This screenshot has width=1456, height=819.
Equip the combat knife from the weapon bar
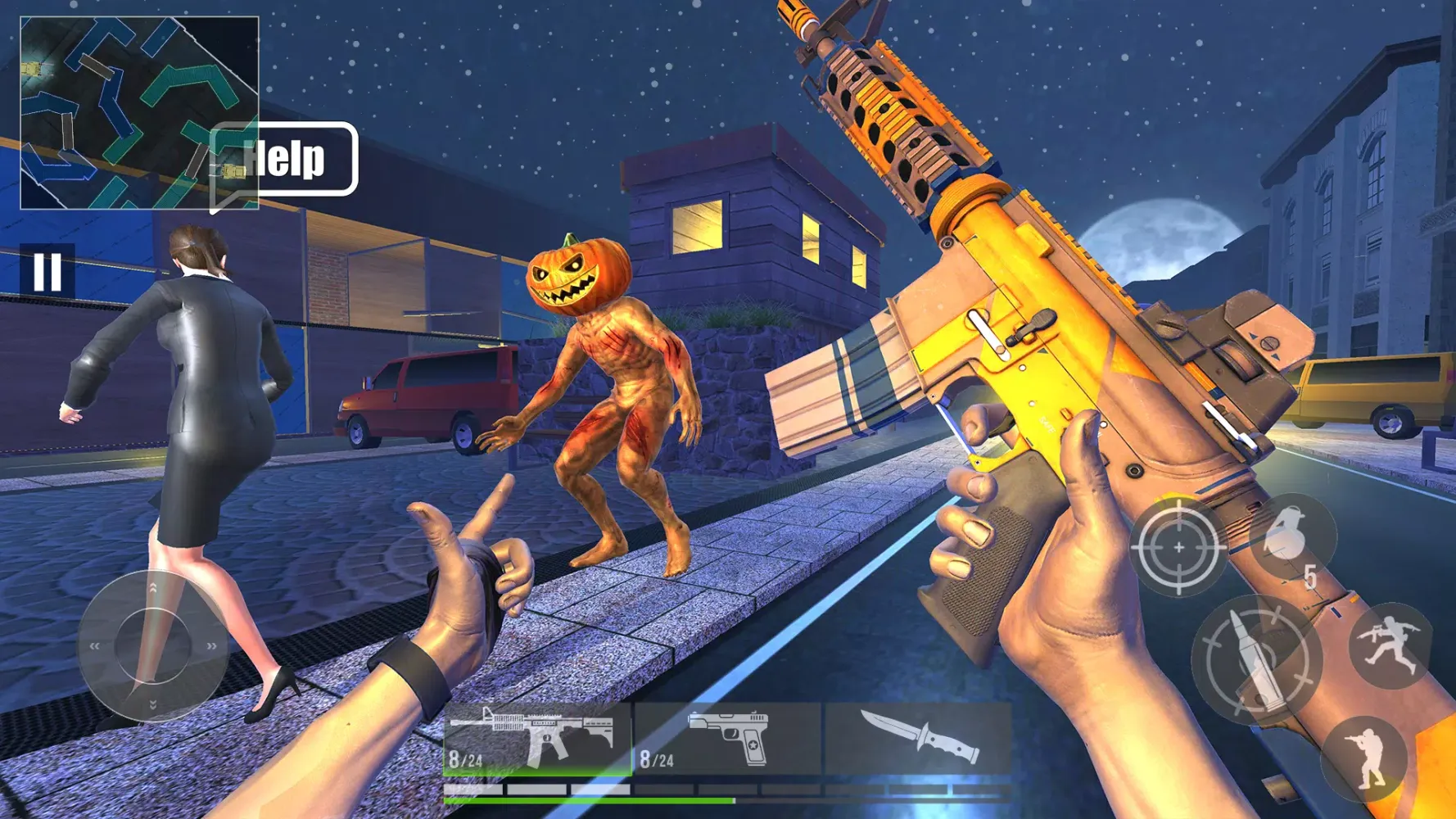coord(917,738)
